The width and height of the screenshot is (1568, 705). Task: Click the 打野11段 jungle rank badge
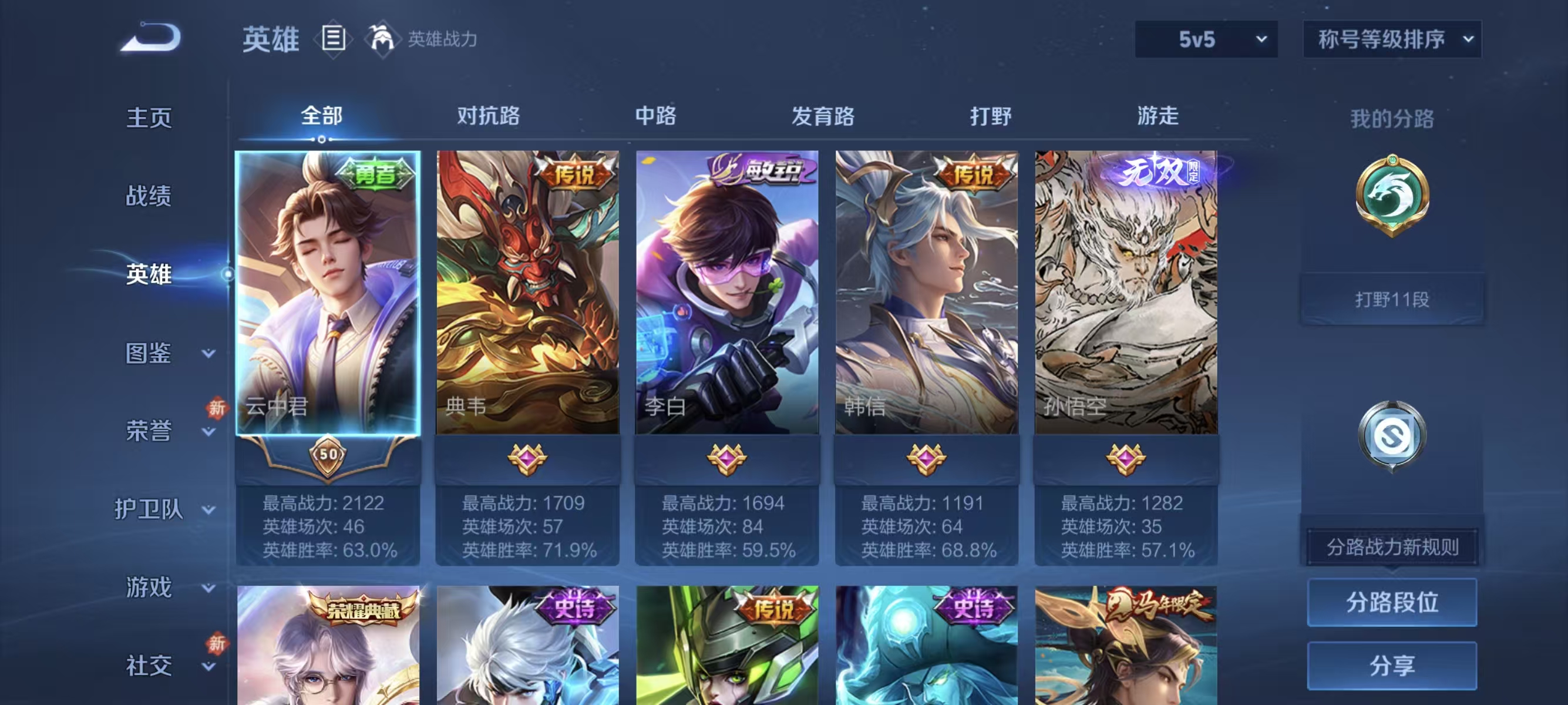[1392, 298]
